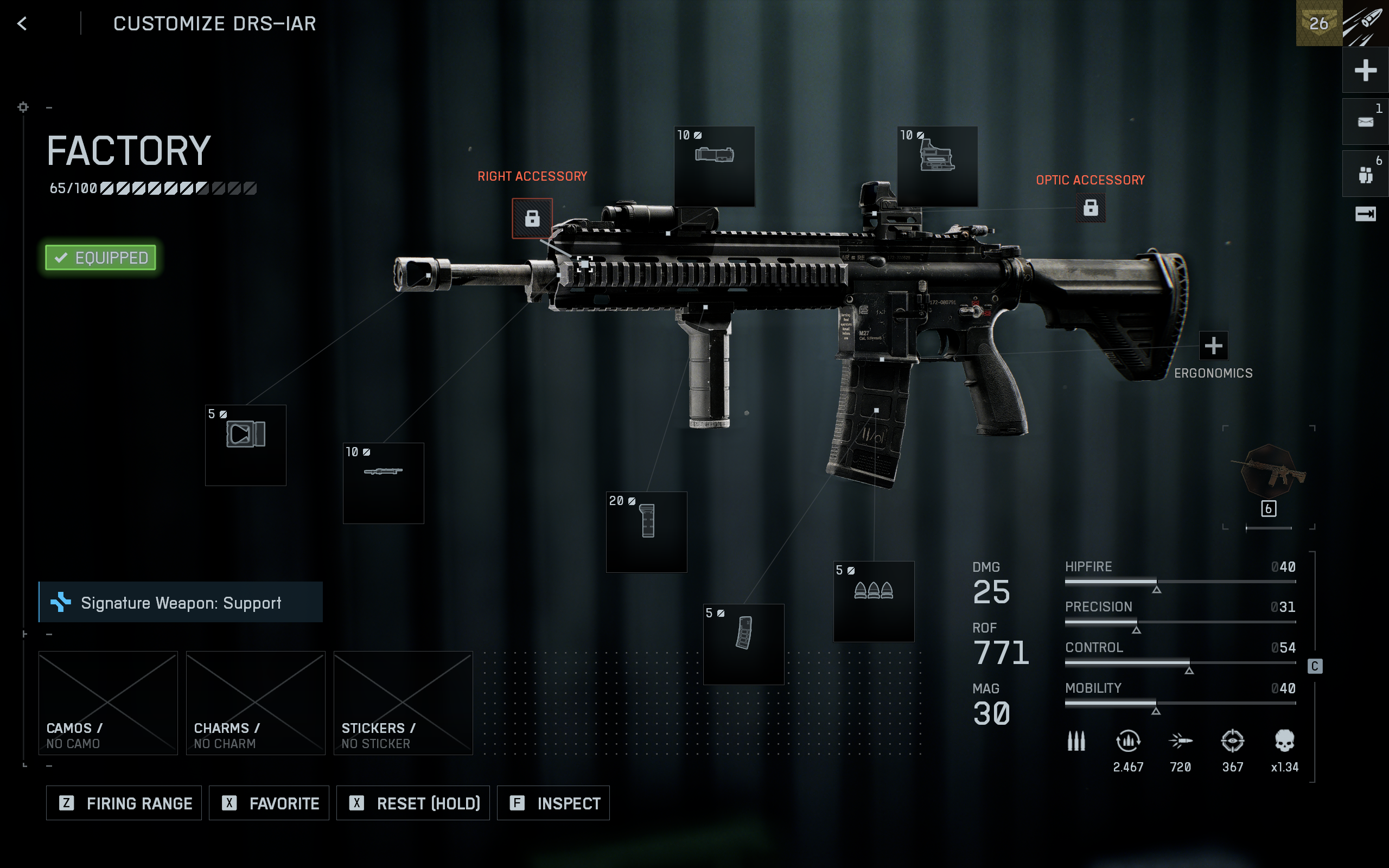1389x868 pixels.
Task: Unlock the Right Accessory slot
Action: click(x=533, y=218)
